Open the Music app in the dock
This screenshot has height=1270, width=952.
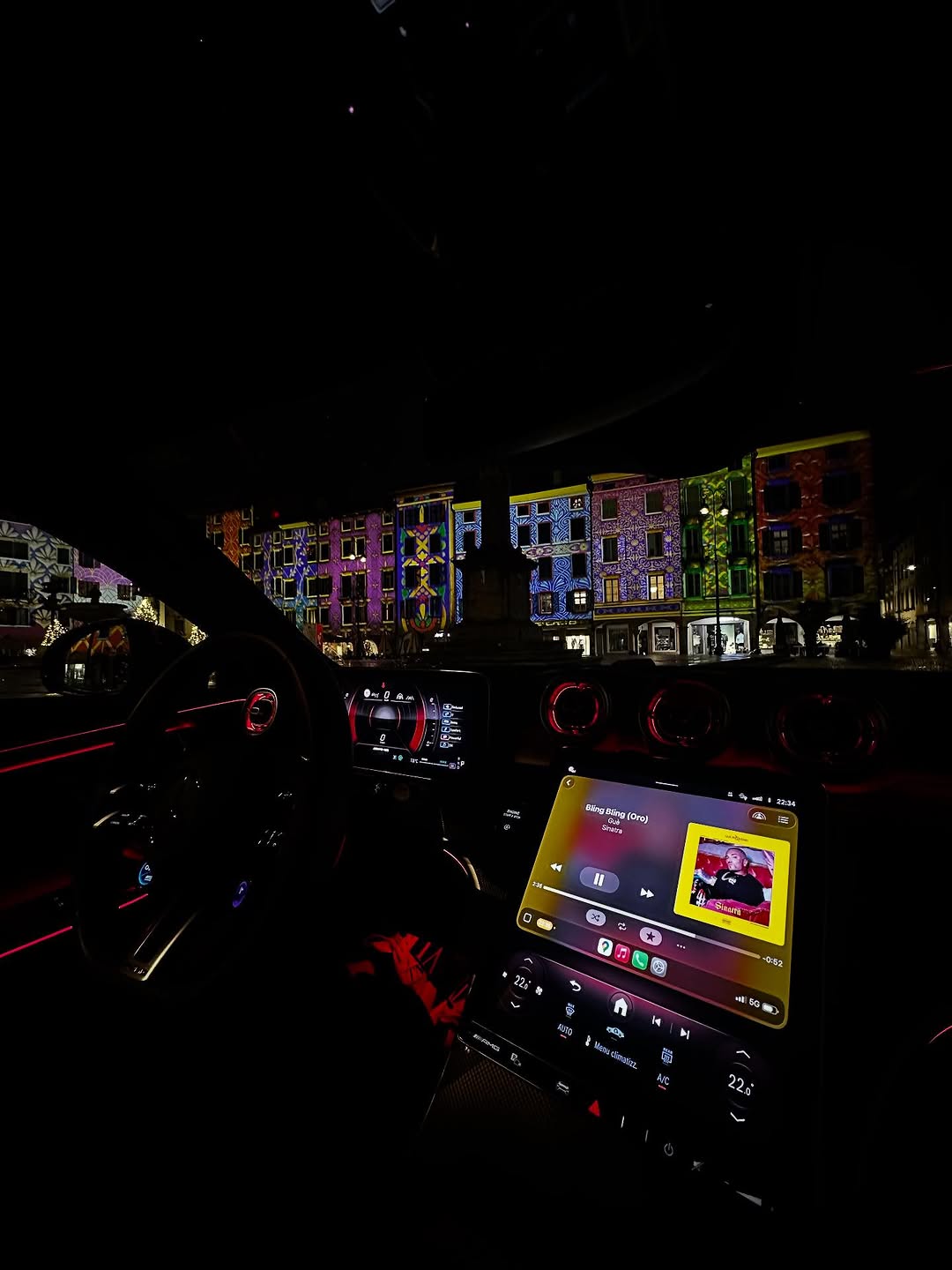(621, 953)
